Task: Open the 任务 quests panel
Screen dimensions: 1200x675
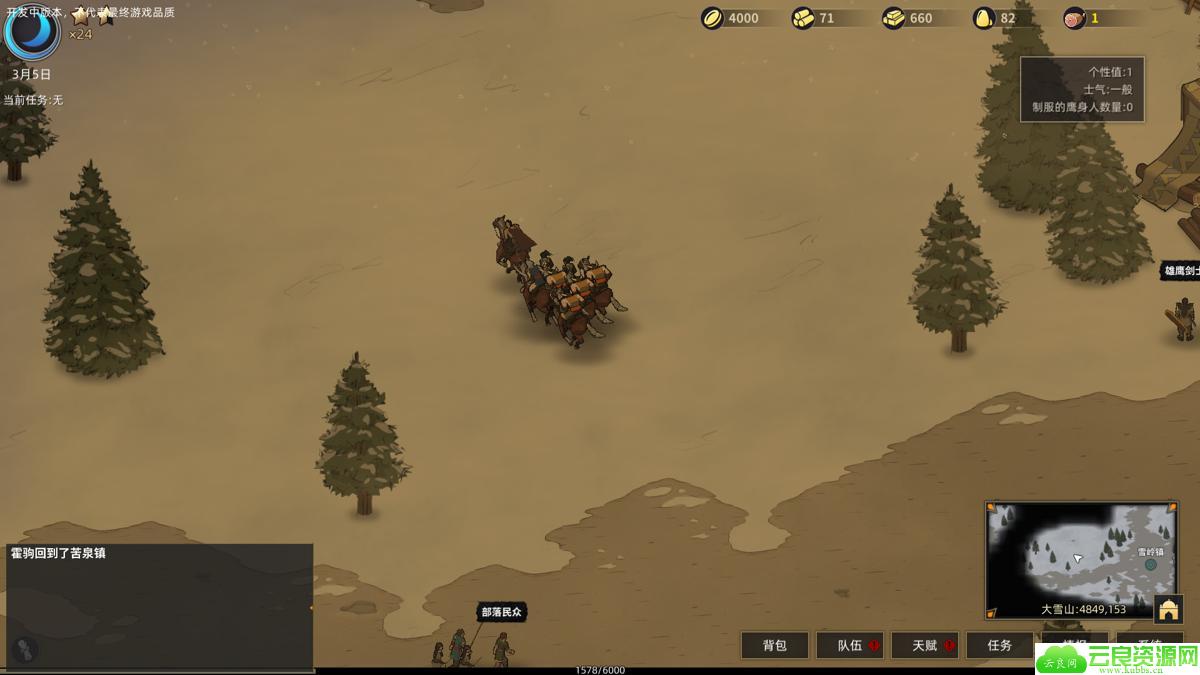Action: pos(1000,645)
